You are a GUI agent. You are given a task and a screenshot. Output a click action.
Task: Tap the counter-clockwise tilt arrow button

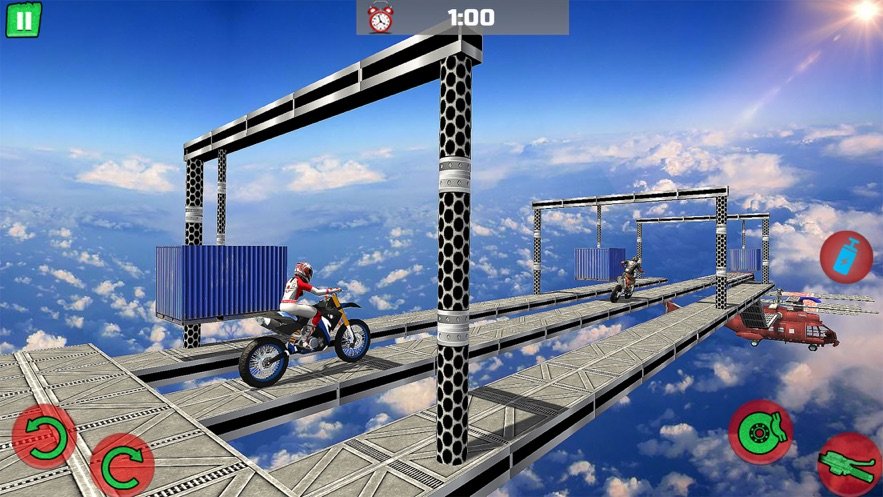pyautogui.click(x=43, y=437)
